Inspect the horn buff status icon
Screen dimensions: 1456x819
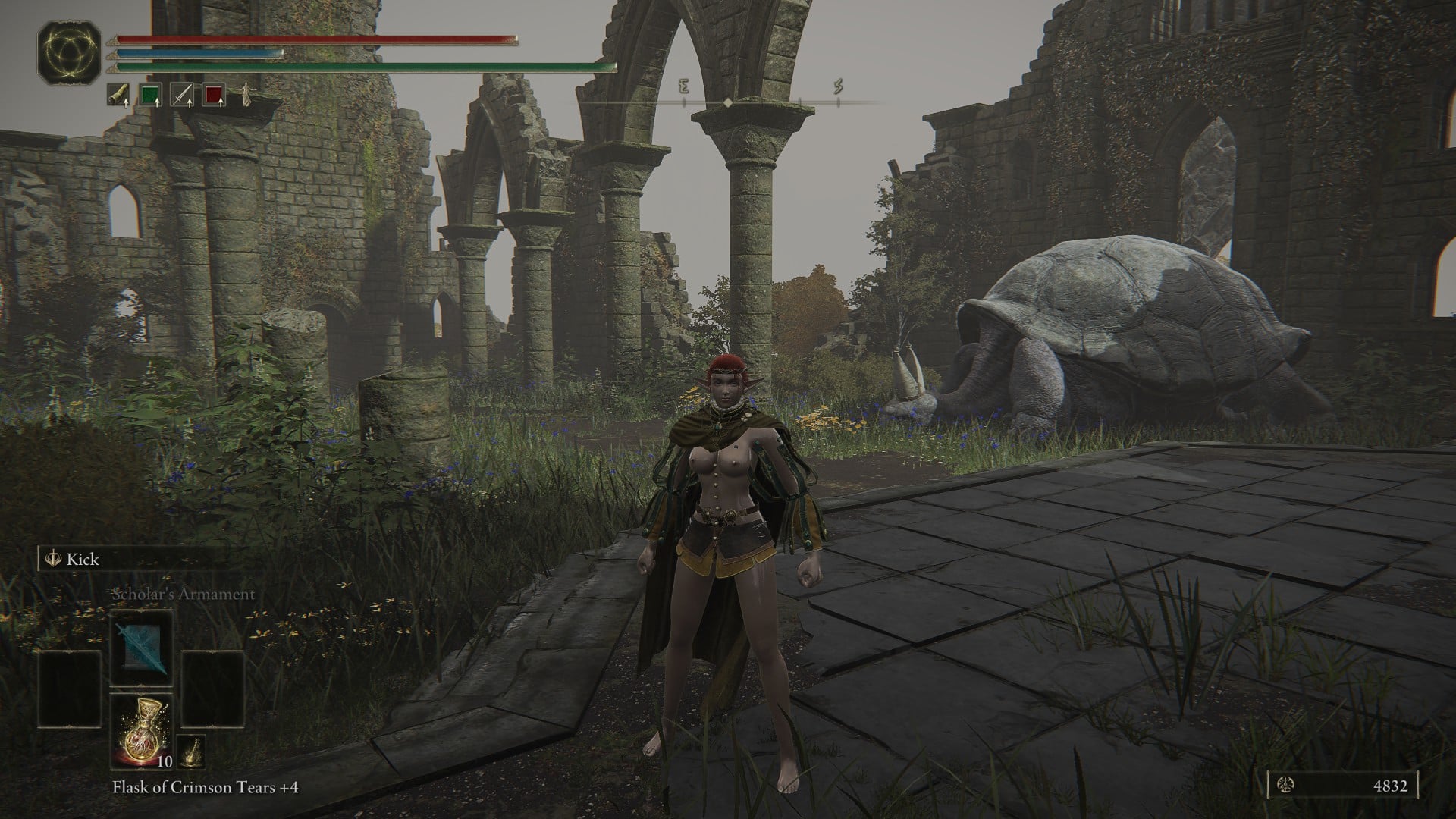tap(118, 96)
